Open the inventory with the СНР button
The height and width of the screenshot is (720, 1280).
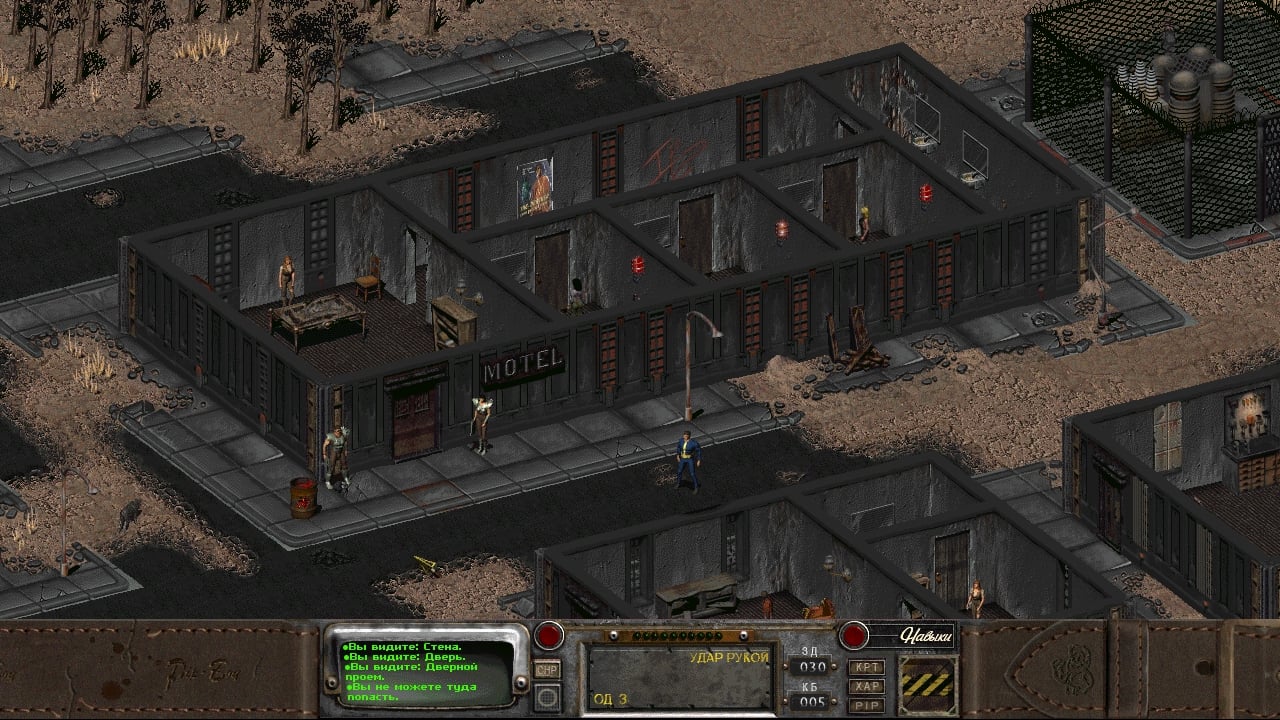547,669
